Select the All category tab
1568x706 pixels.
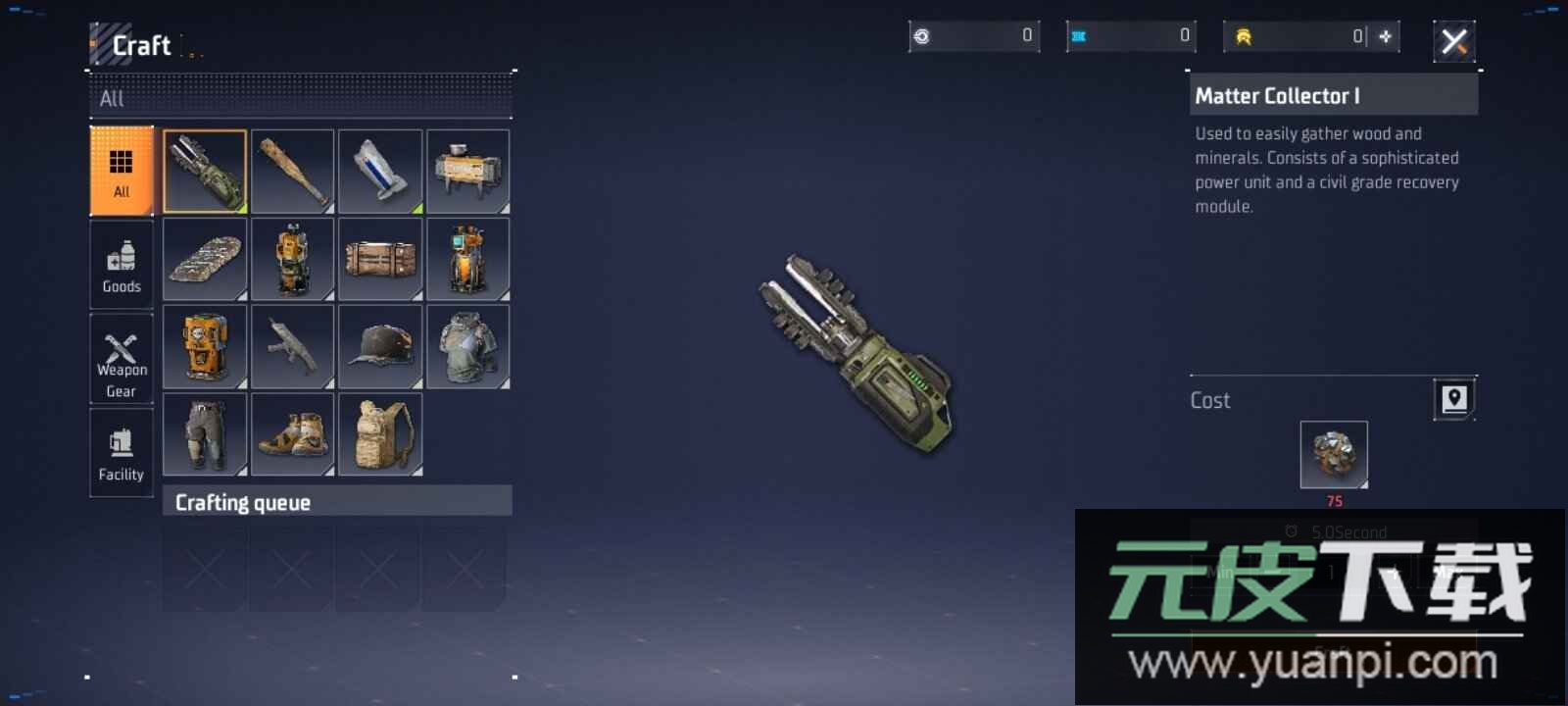coord(122,171)
